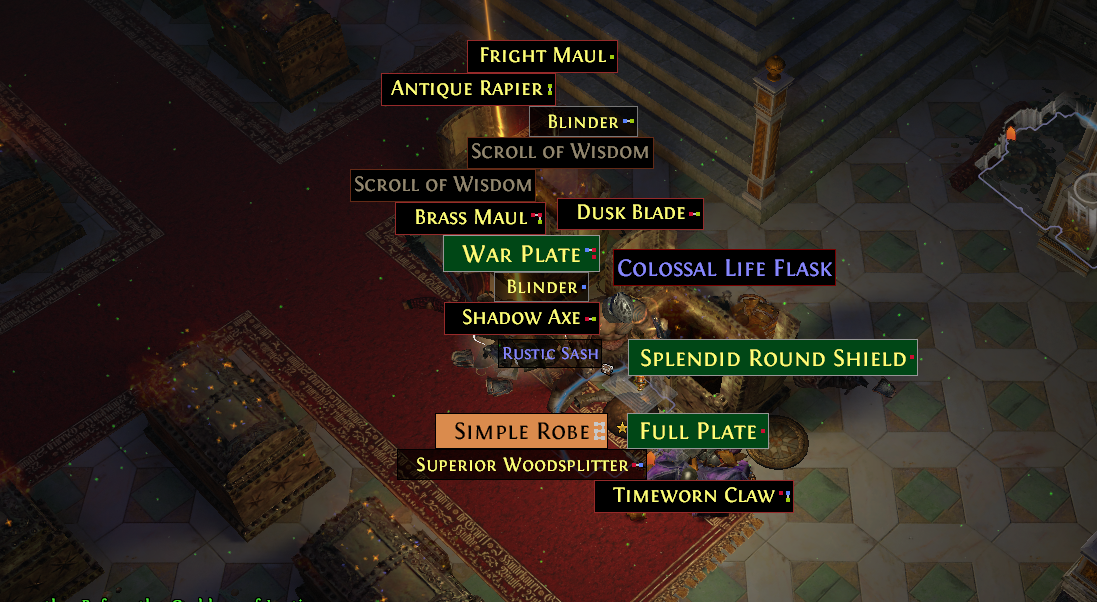Select the Simple Robe item label

pos(520,431)
